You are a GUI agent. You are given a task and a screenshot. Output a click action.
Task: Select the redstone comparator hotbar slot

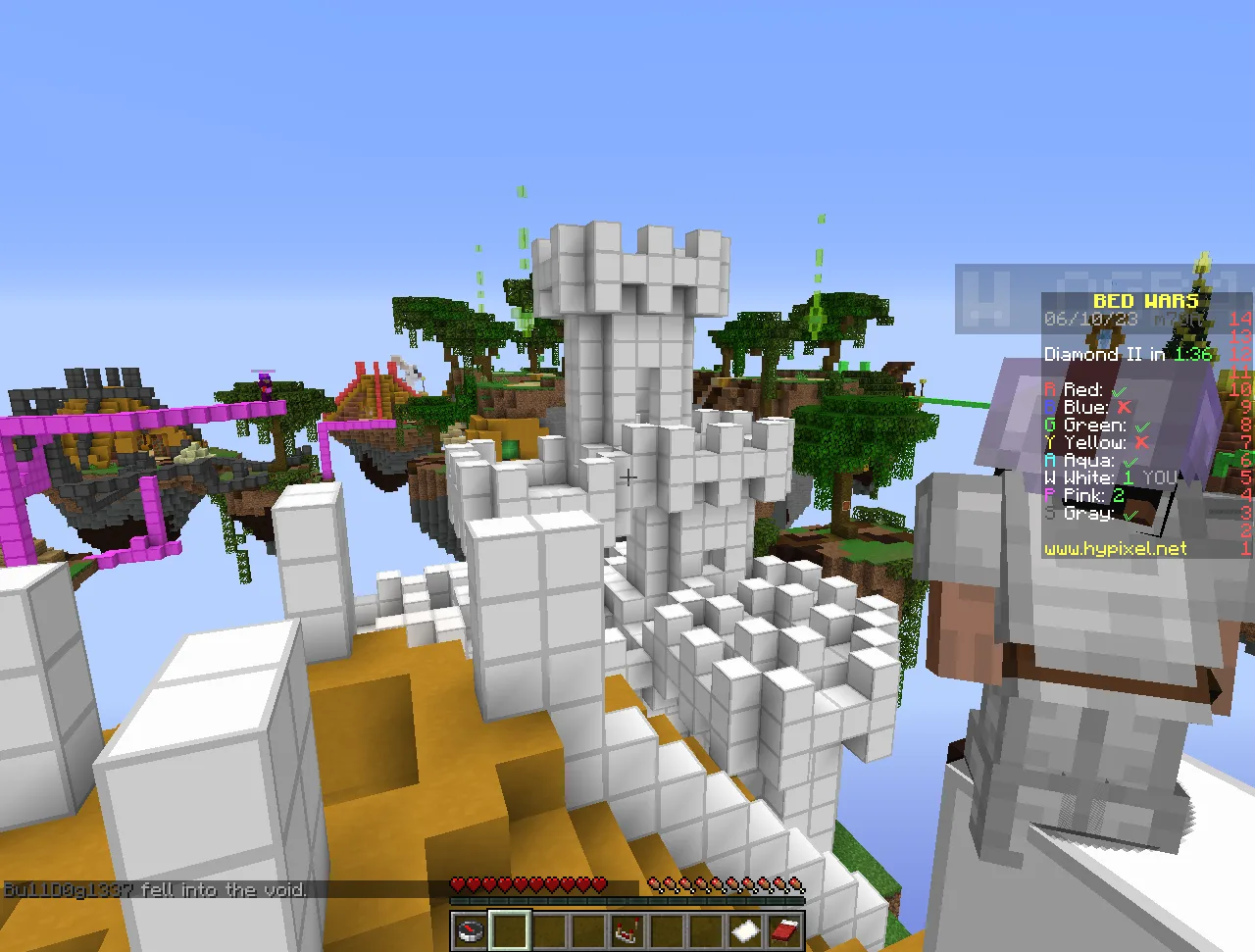click(627, 929)
